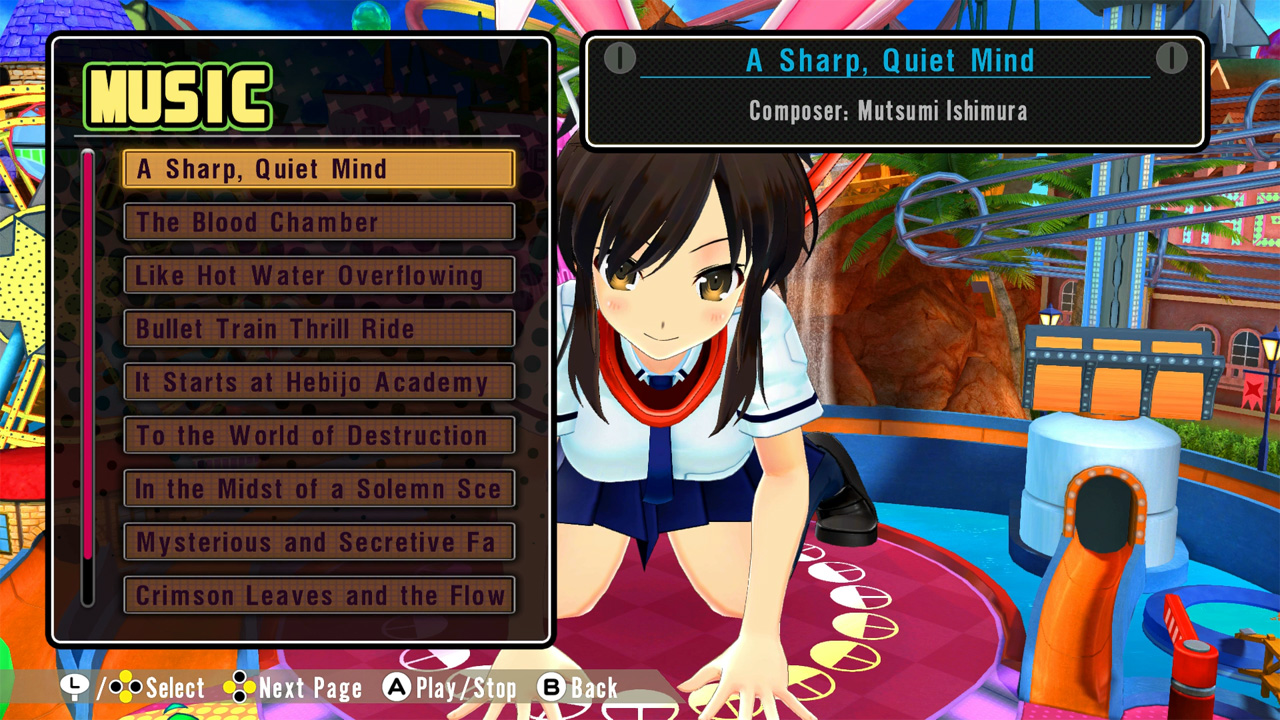Click the d-pad icon for Next Page
1280x720 pixels.
coord(238,688)
